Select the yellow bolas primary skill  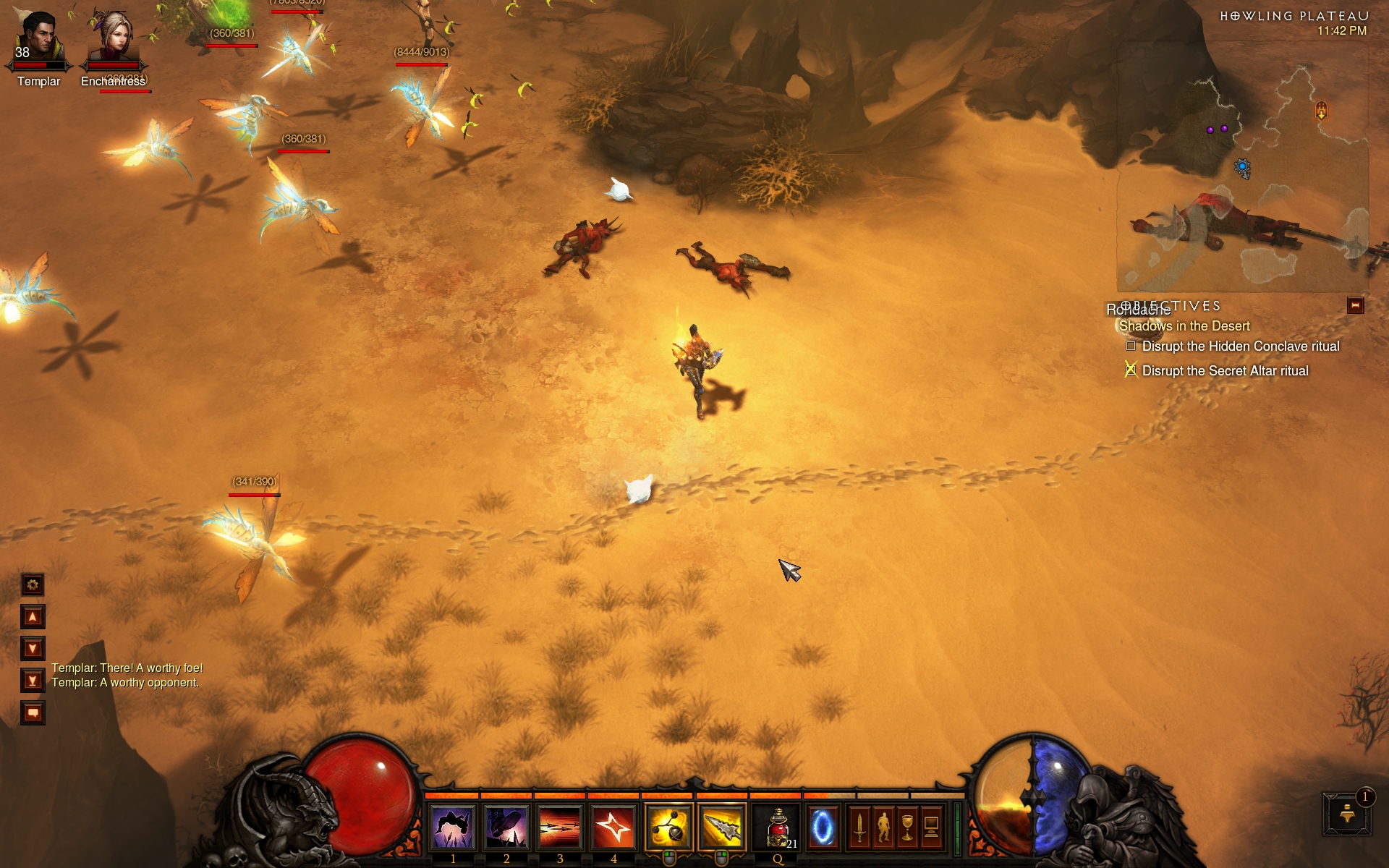click(668, 827)
